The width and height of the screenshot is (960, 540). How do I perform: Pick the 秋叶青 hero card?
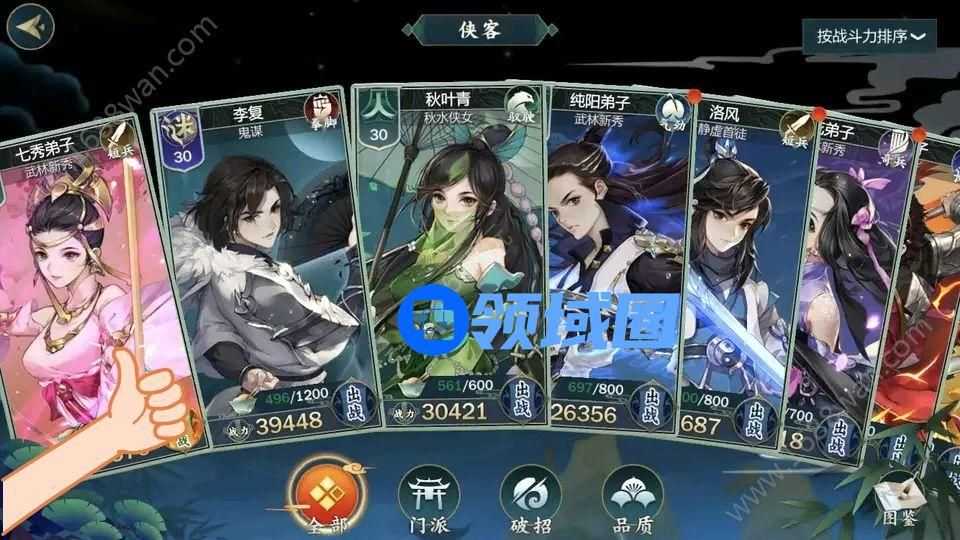(x=450, y=250)
